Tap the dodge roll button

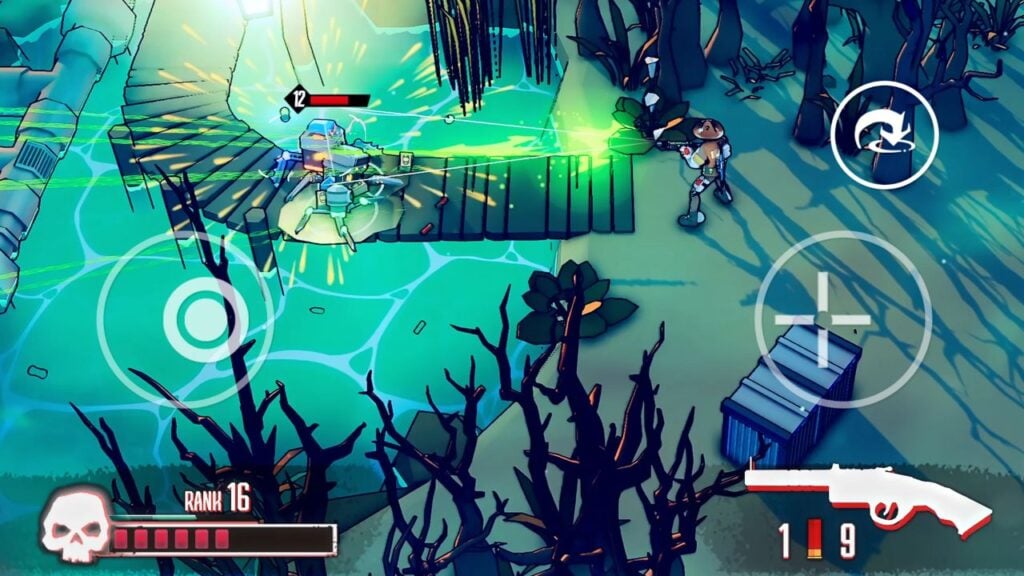coord(884,135)
